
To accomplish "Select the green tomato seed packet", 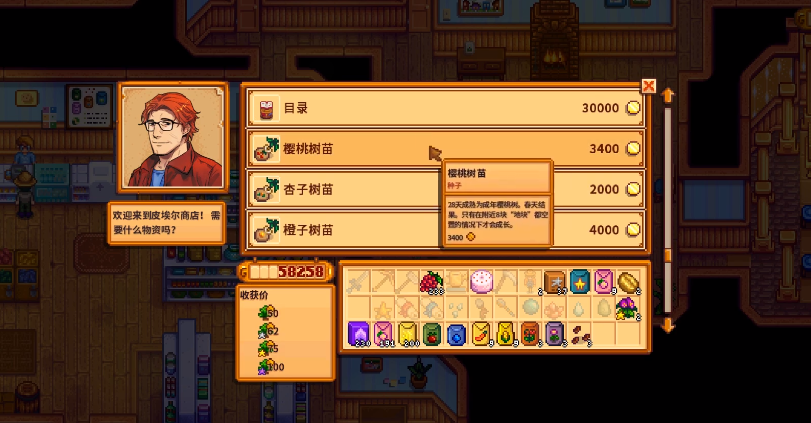I will coord(432,333).
